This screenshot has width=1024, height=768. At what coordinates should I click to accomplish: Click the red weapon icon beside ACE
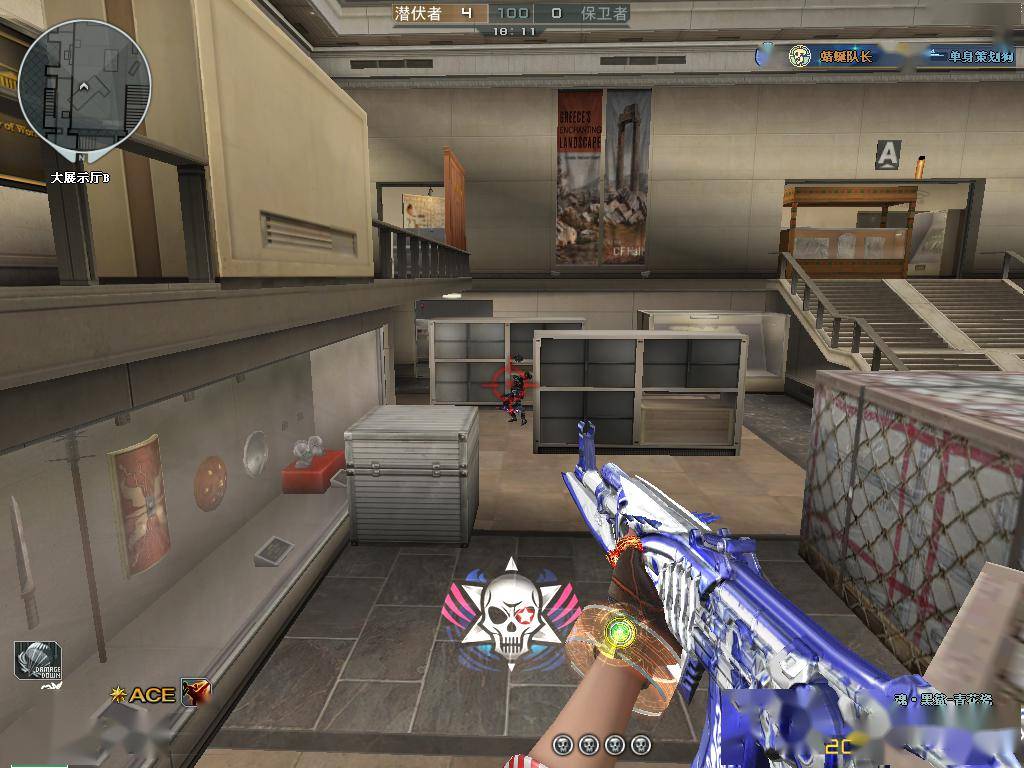195,692
